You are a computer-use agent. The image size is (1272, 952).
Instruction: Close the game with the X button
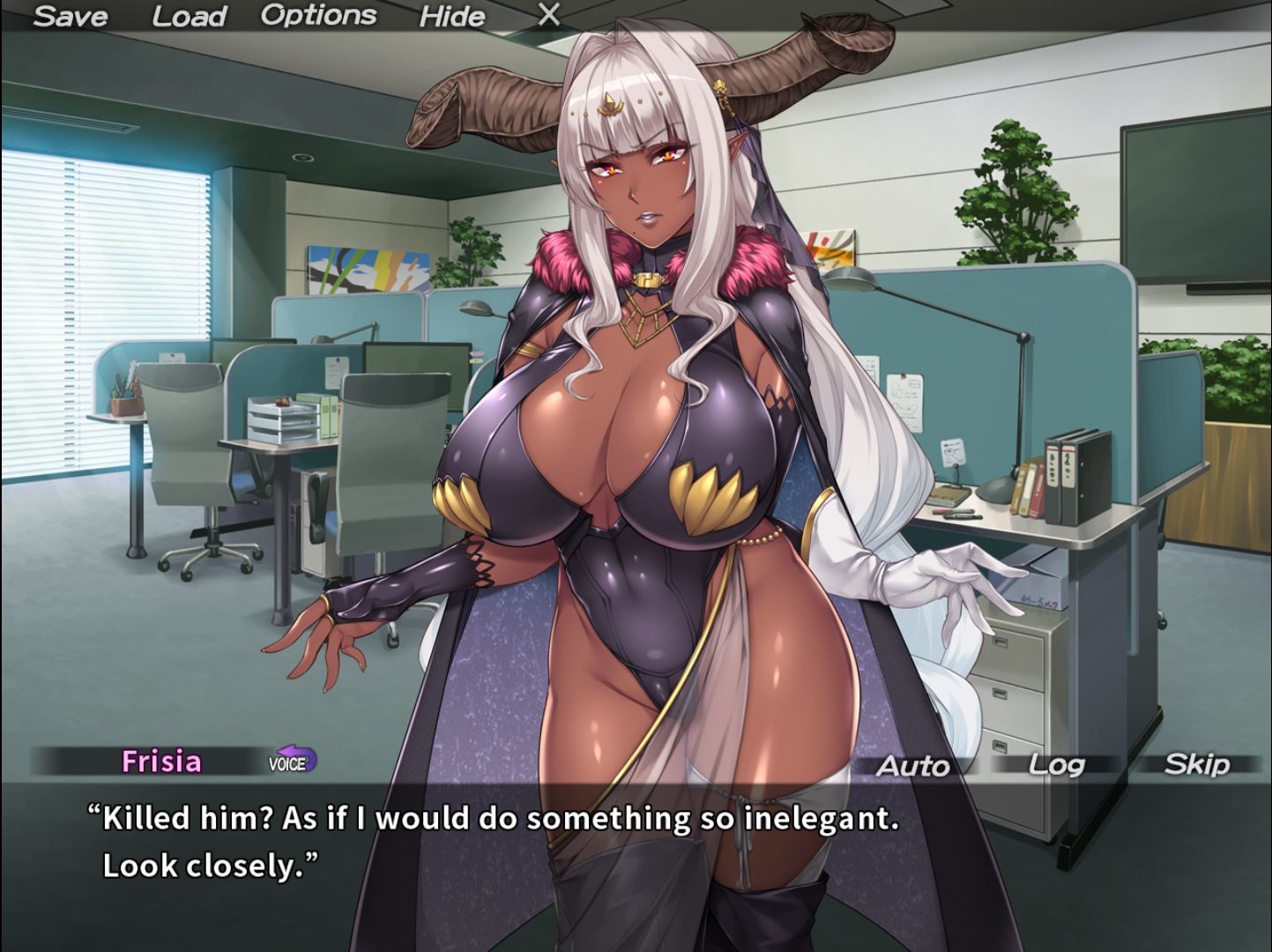(x=548, y=15)
